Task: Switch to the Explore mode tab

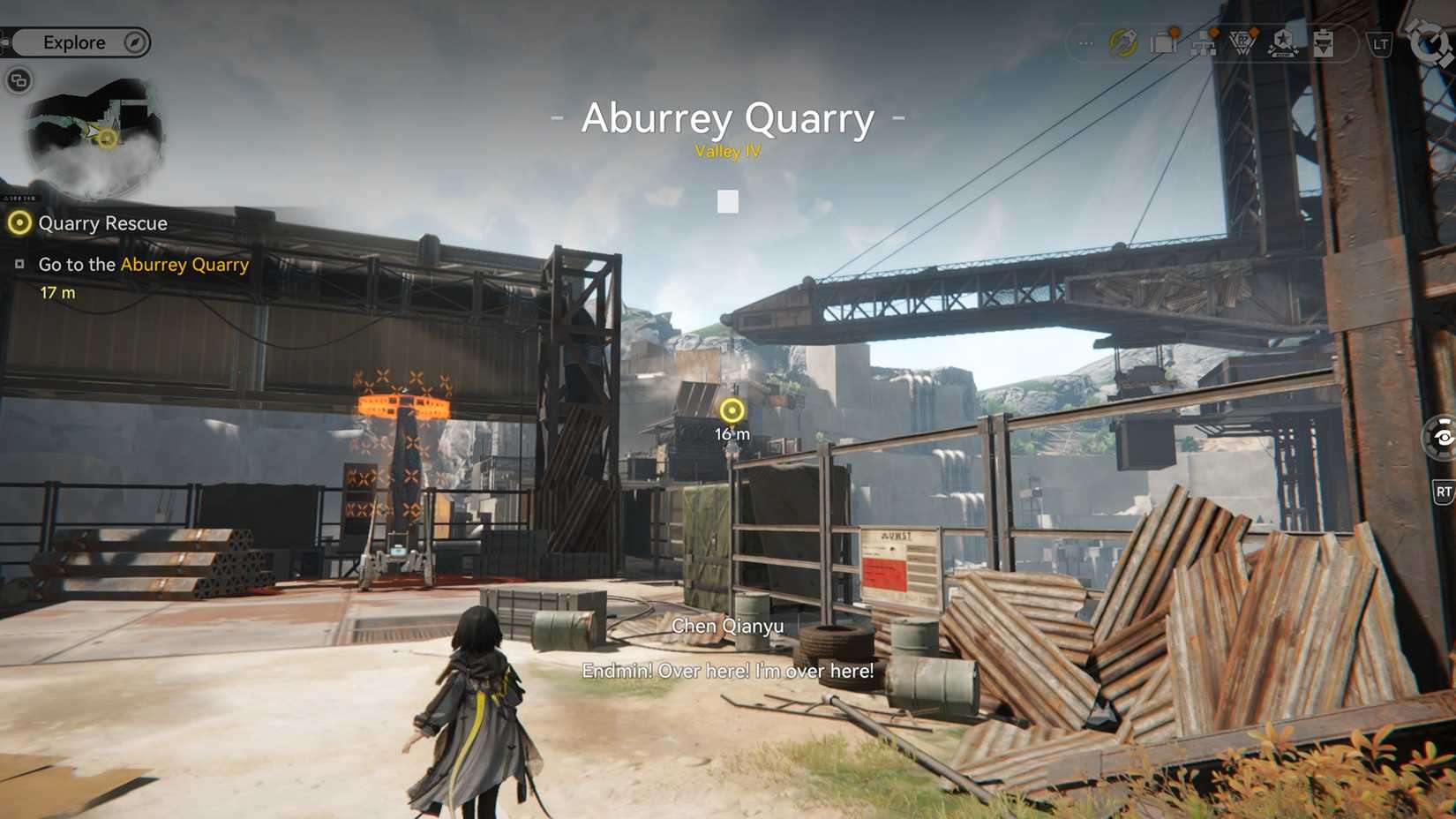Action: [75, 41]
